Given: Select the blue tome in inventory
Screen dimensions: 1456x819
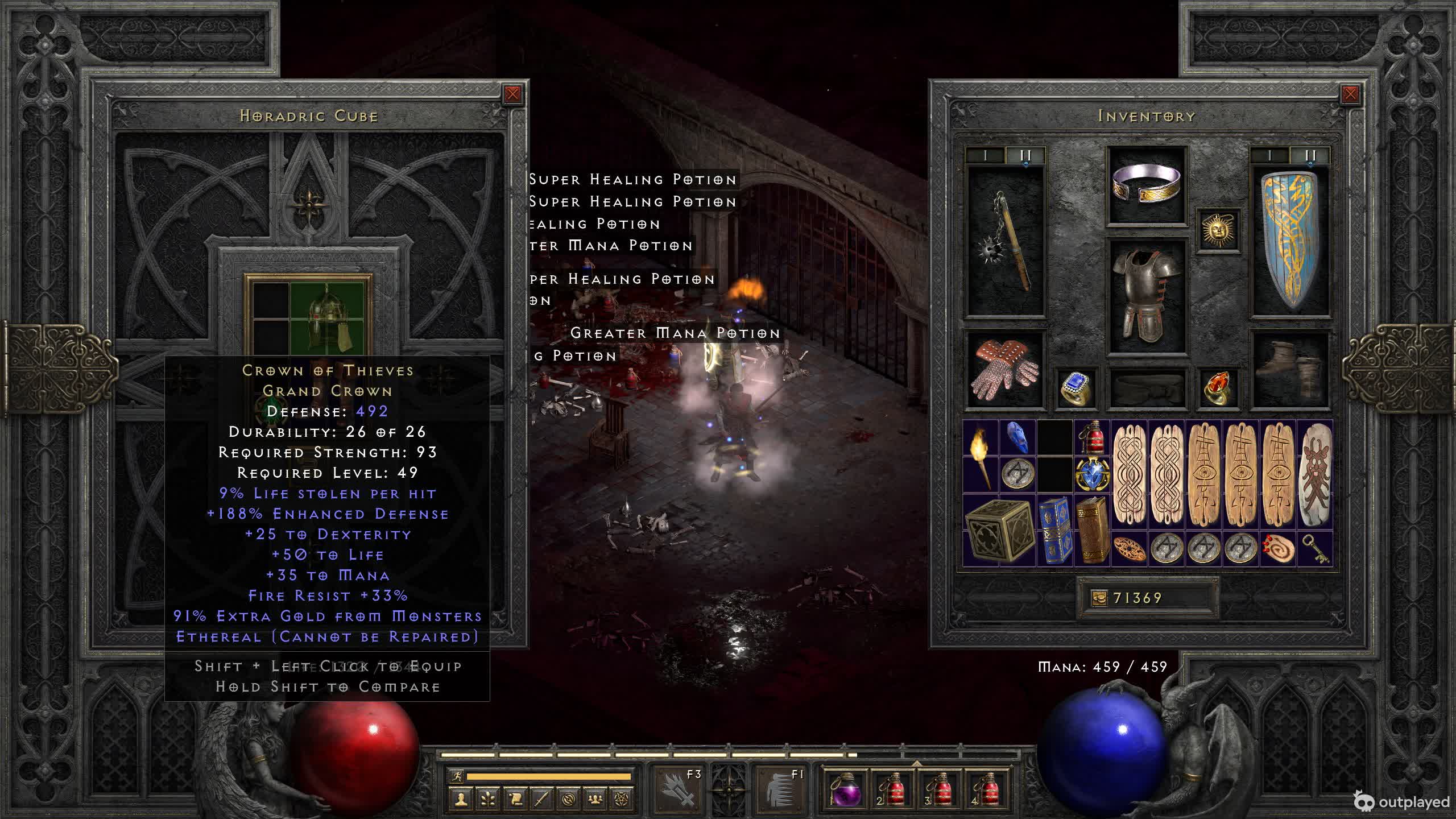Looking at the screenshot, I should click(x=1054, y=530).
